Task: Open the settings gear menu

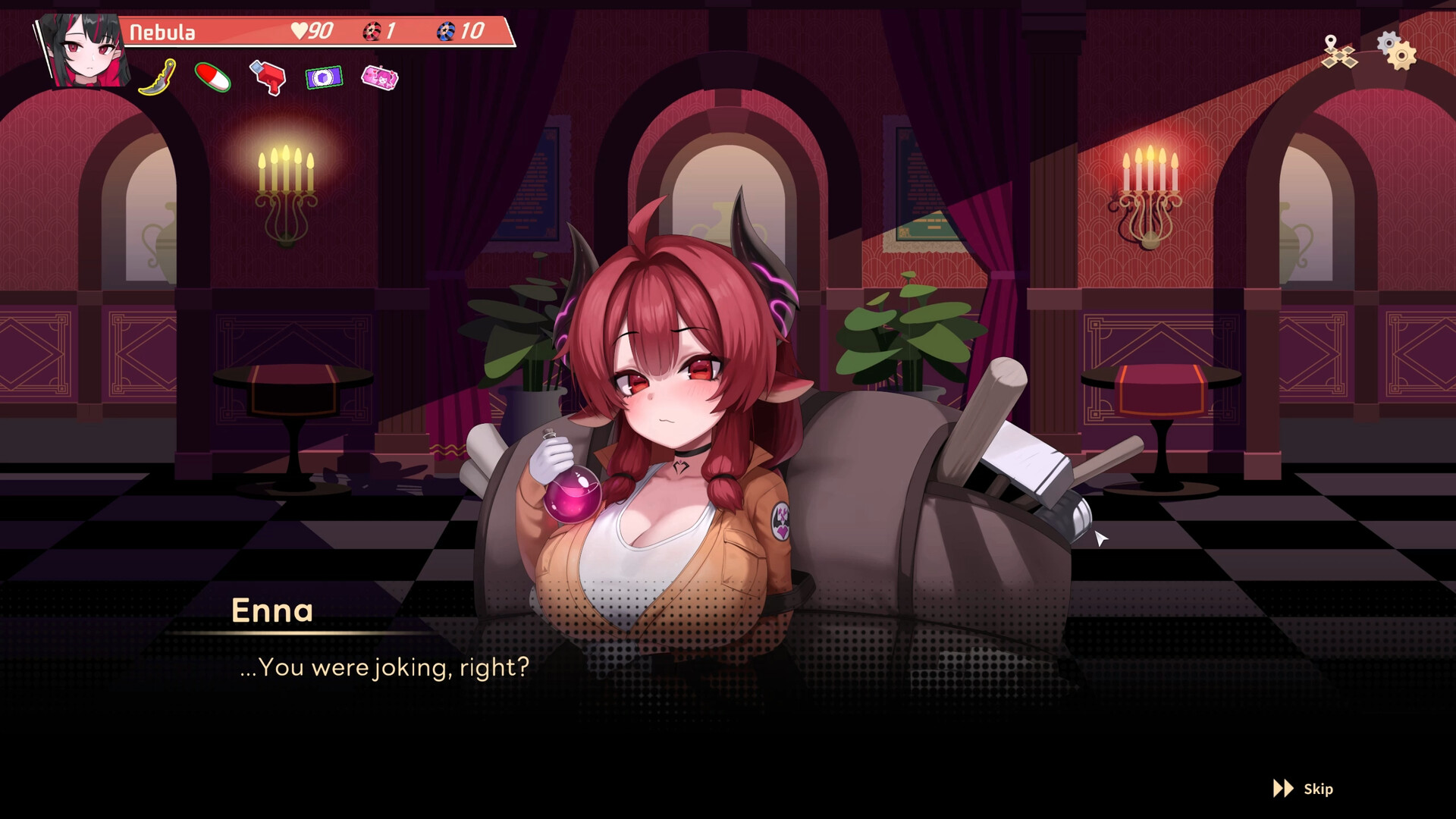Action: click(x=1396, y=51)
